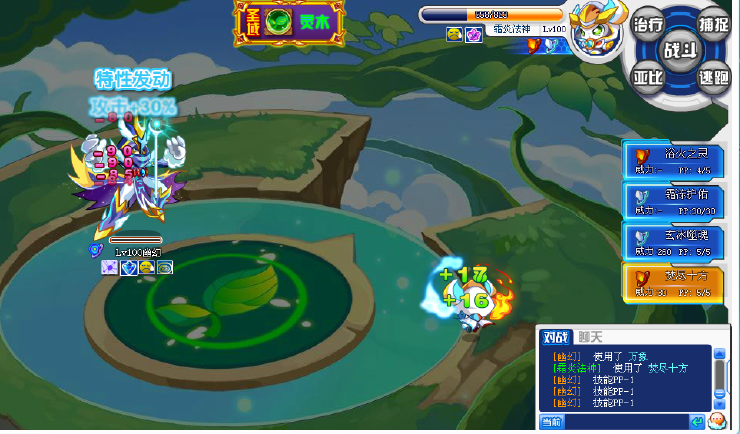Screen dimensions: 740x434
Task: Cast the orange 焚尽十方 skill
Action: point(675,284)
